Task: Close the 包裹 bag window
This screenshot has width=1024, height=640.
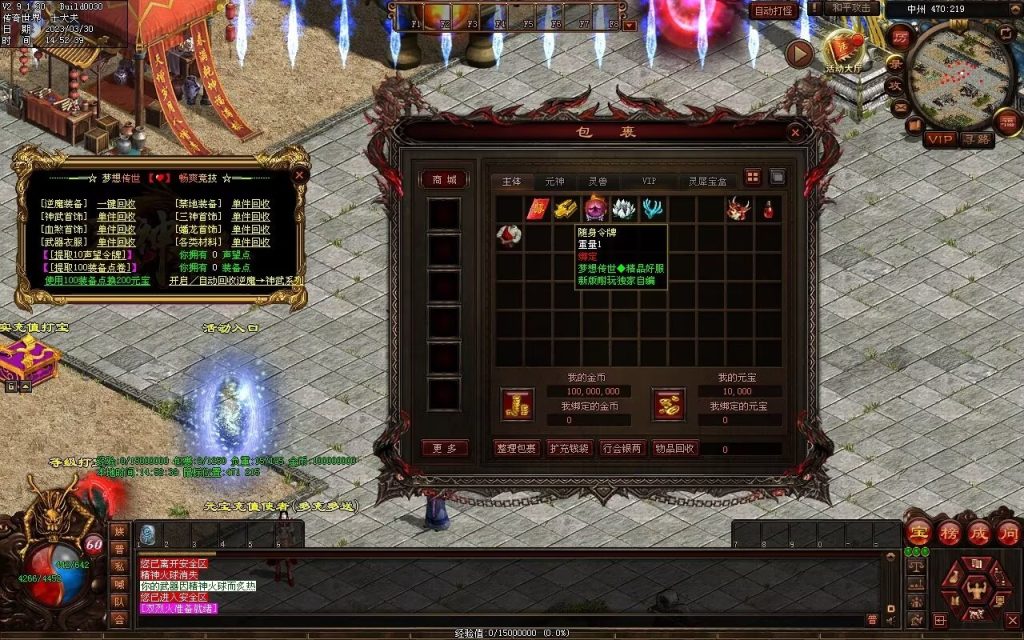Action: tap(795, 131)
